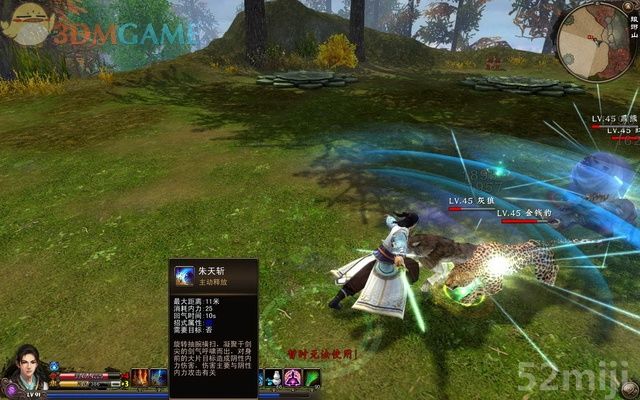Viewport: 640px width, 400px height.
Task: Activate the pink meditating figure skill
Action: pyautogui.click(x=292, y=378)
